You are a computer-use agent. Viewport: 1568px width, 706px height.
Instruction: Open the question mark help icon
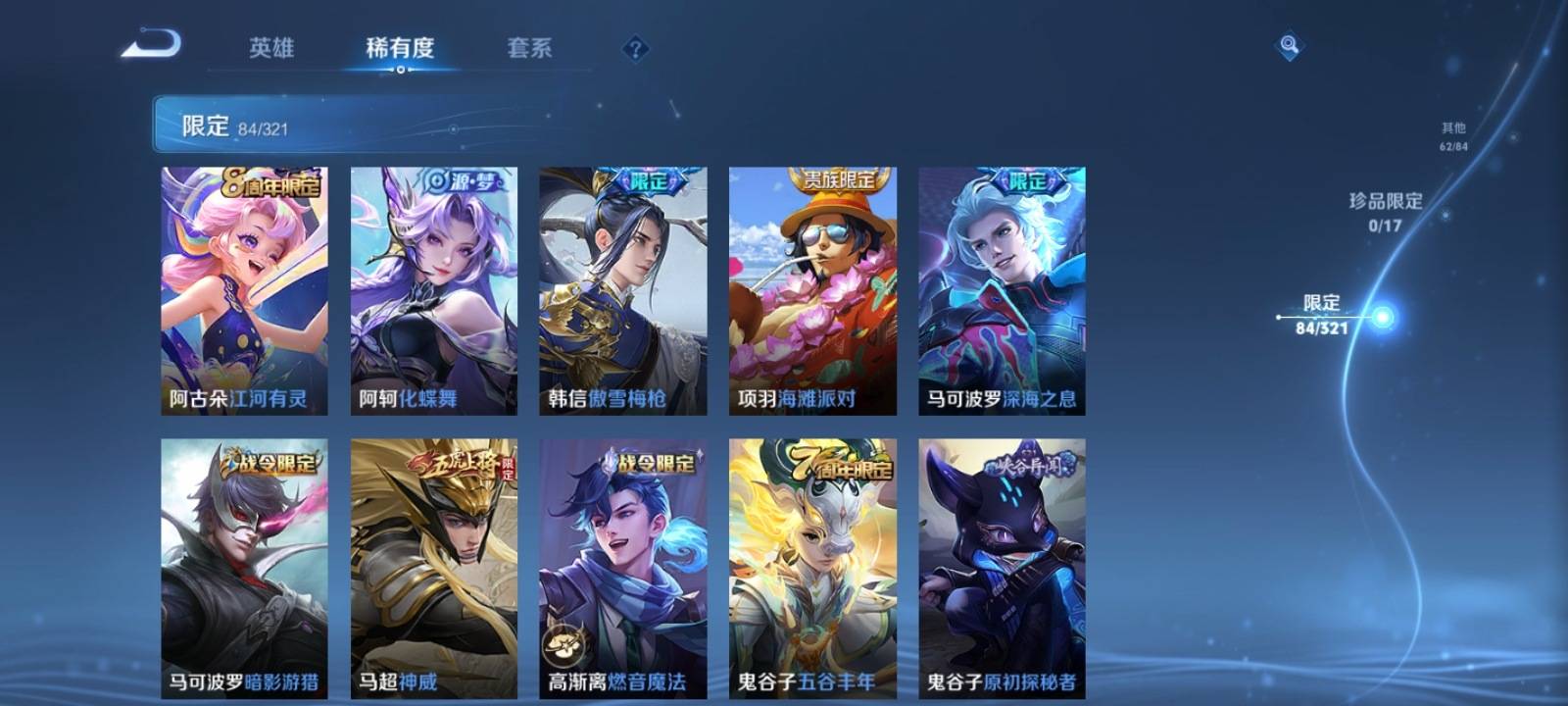click(635, 48)
